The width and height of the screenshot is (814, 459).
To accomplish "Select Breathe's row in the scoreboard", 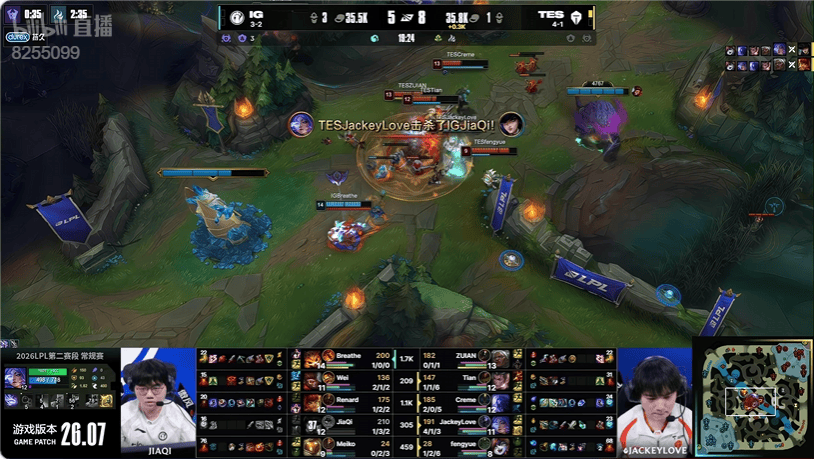I will pos(350,359).
